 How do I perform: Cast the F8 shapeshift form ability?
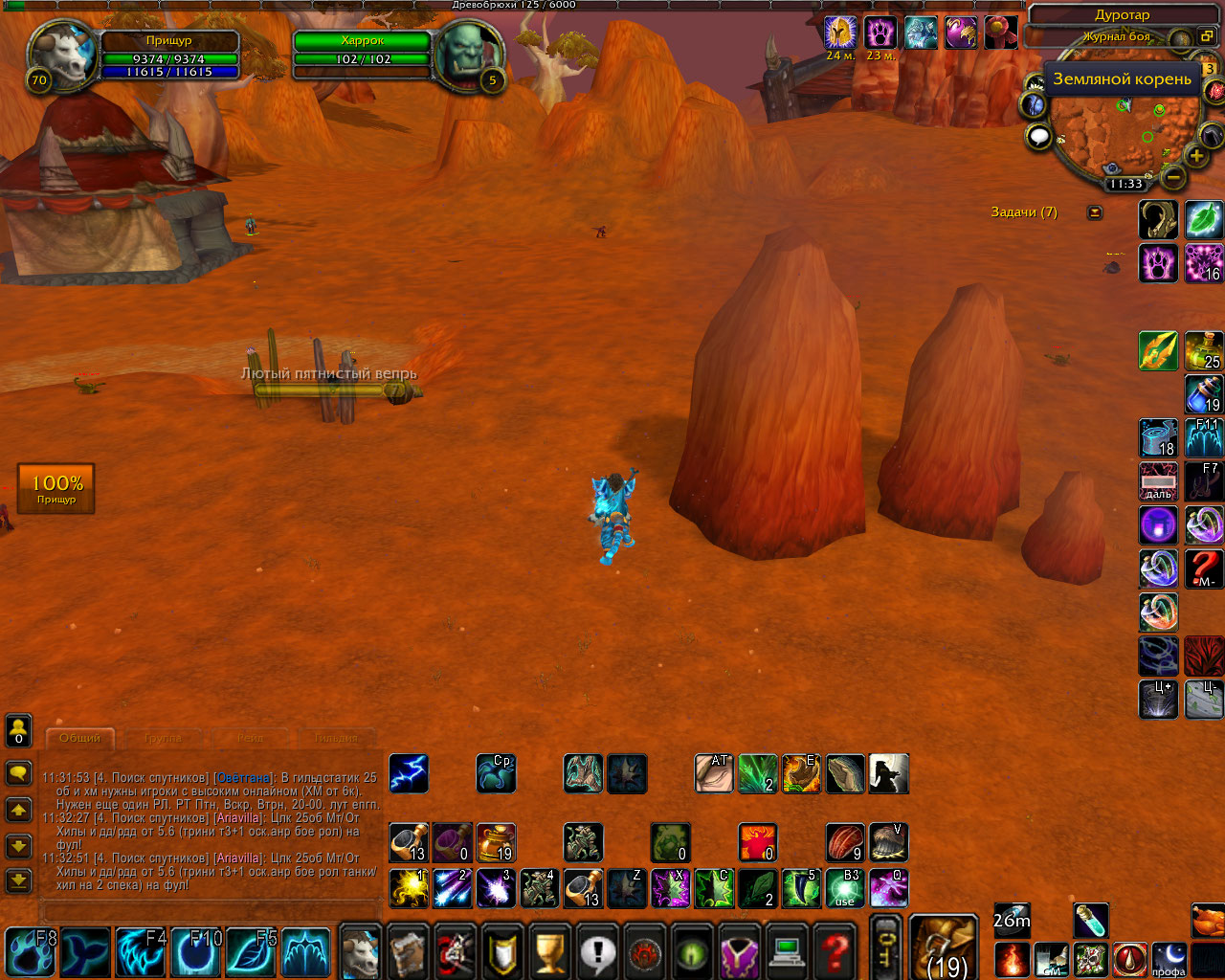point(32,951)
